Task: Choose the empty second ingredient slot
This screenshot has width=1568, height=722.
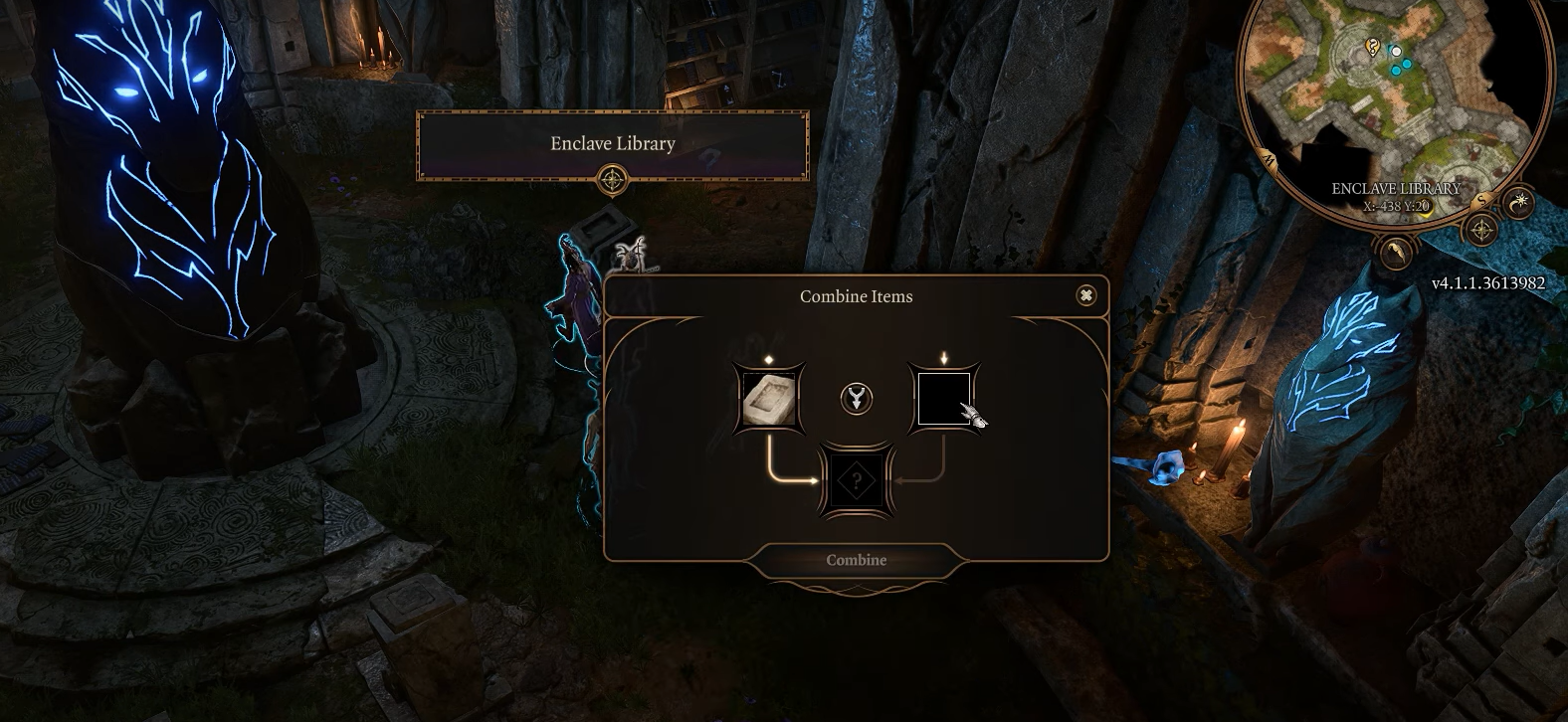Action: [943, 400]
